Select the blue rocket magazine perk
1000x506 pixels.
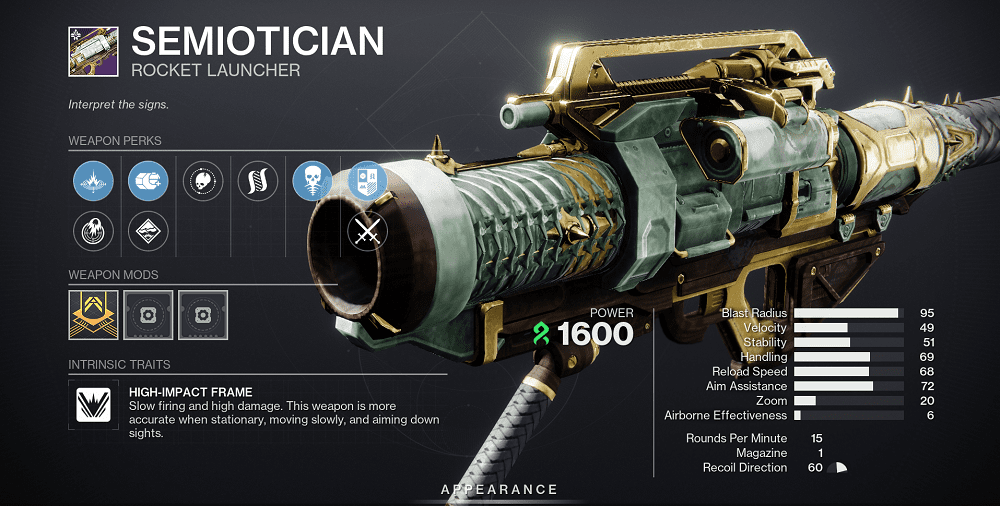tap(149, 181)
